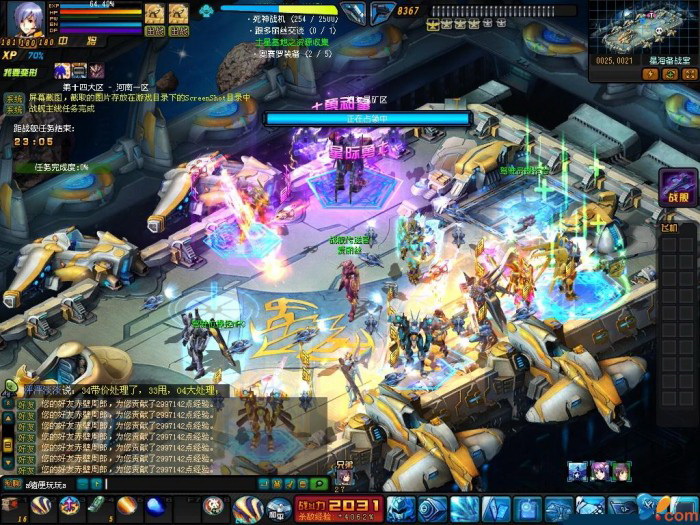Activate the striped orb skill beside 2031
Viewport: 700px width, 525px height.
(x=247, y=505)
